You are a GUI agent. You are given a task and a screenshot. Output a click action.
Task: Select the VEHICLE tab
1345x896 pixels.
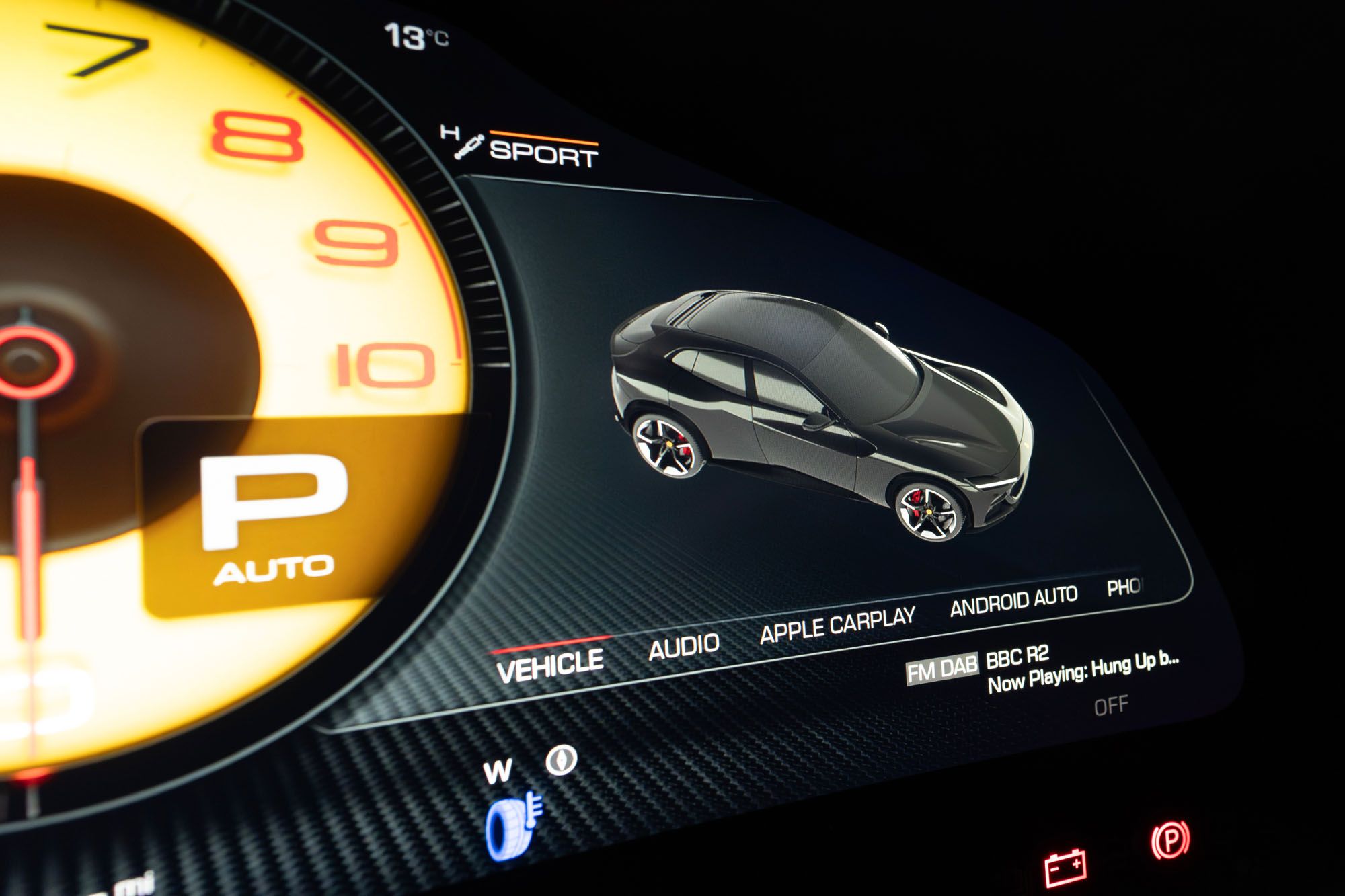tap(550, 665)
